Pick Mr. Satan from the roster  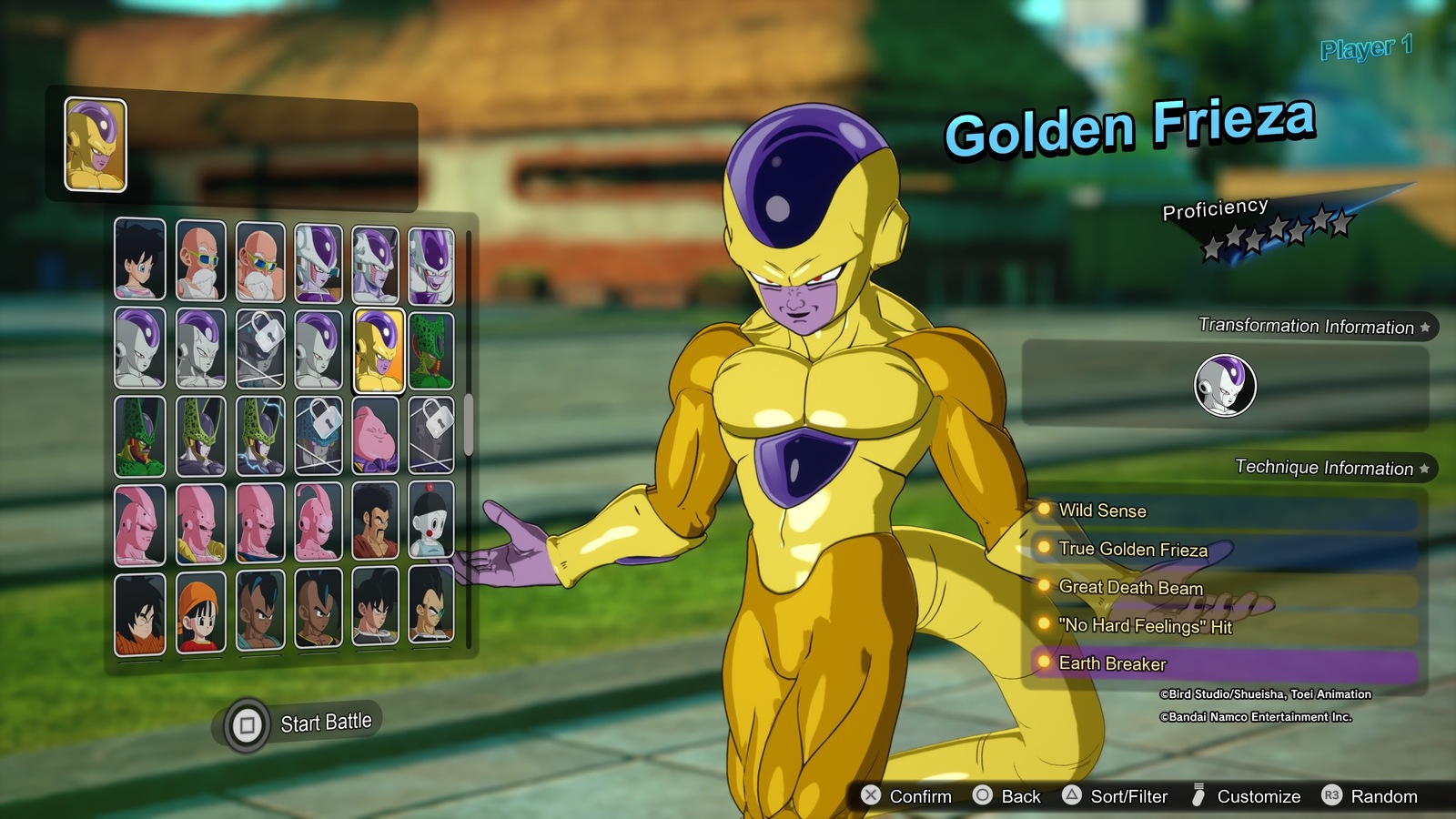click(375, 521)
